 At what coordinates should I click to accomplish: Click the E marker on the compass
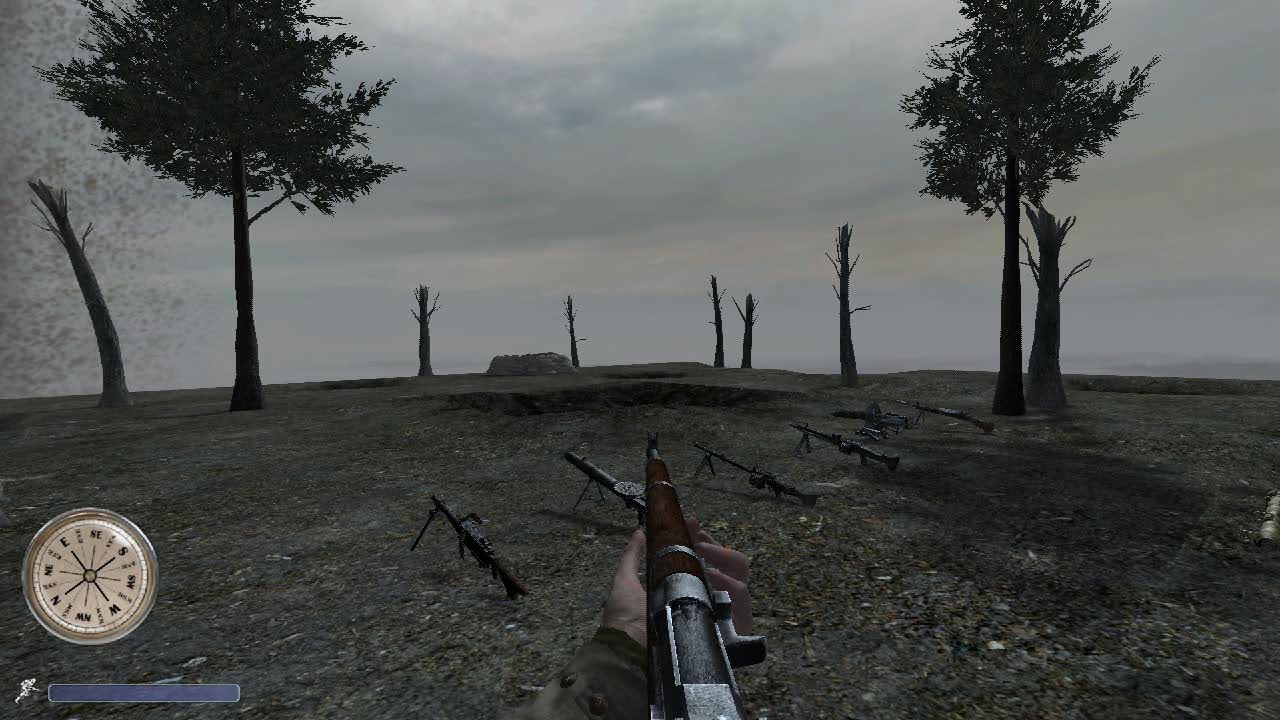click(65, 541)
